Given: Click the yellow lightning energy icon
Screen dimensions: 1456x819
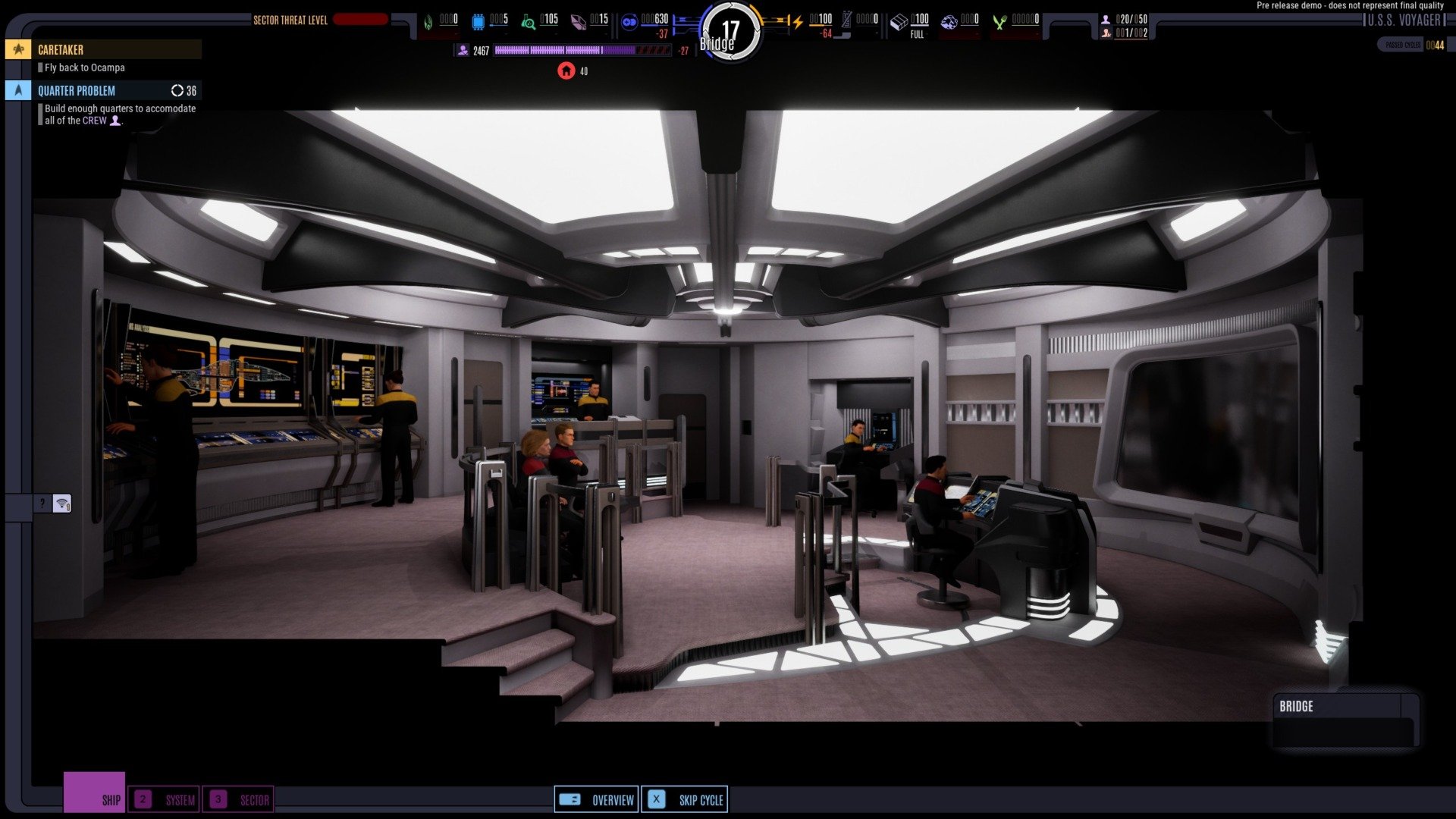Looking at the screenshot, I should tap(797, 22).
